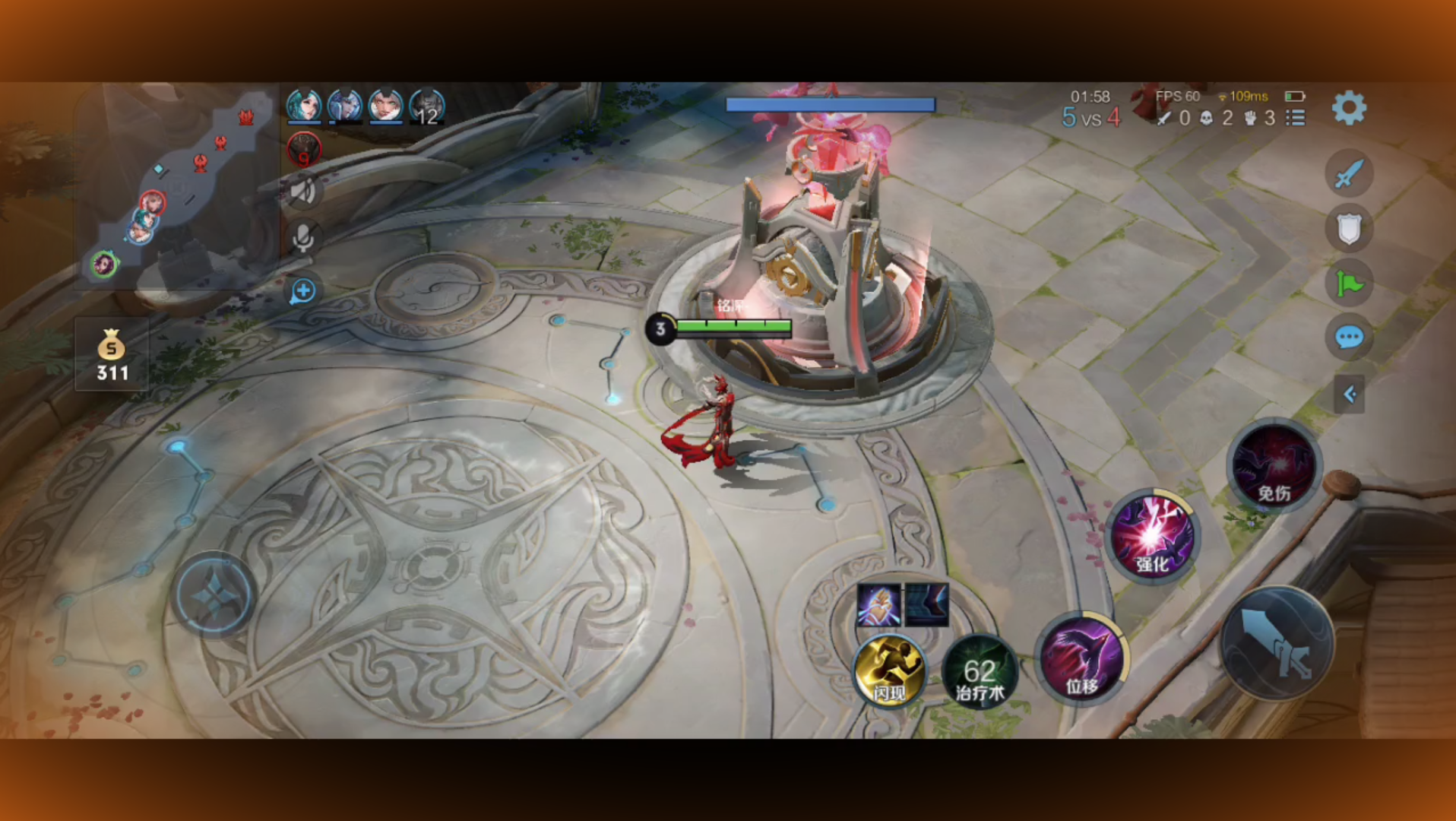The width and height of the screenshot is (1456, 821).
Task: Activate the 闪现 flash spell
Action: (x=888, y=670)
